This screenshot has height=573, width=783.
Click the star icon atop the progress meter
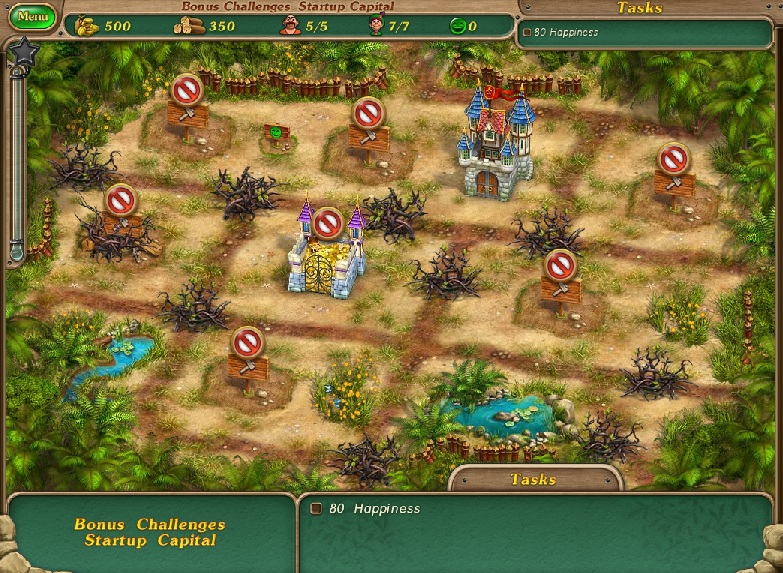20,52
